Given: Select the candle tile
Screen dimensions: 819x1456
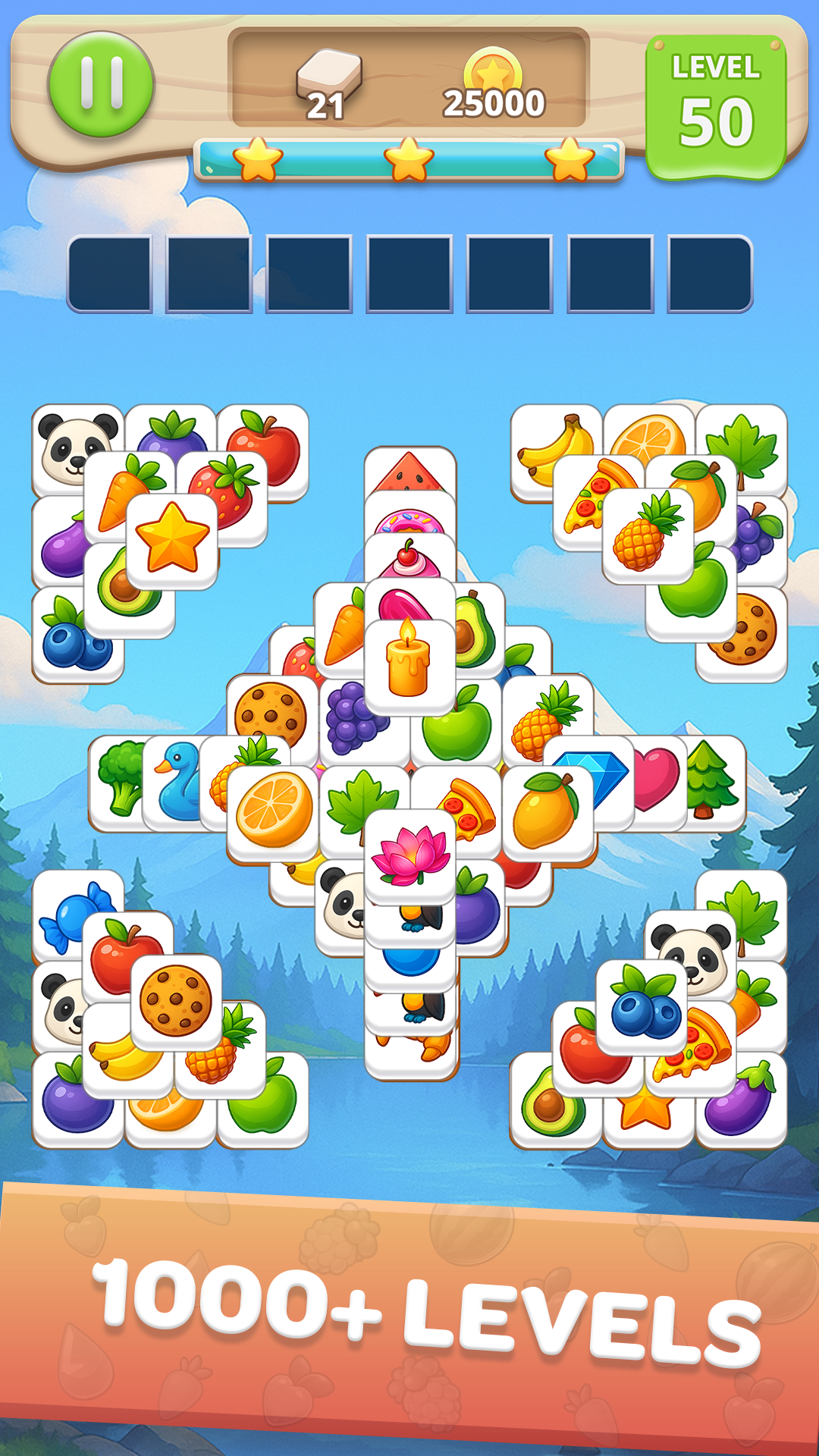Looking at the screenshot, I should point(409,665).
